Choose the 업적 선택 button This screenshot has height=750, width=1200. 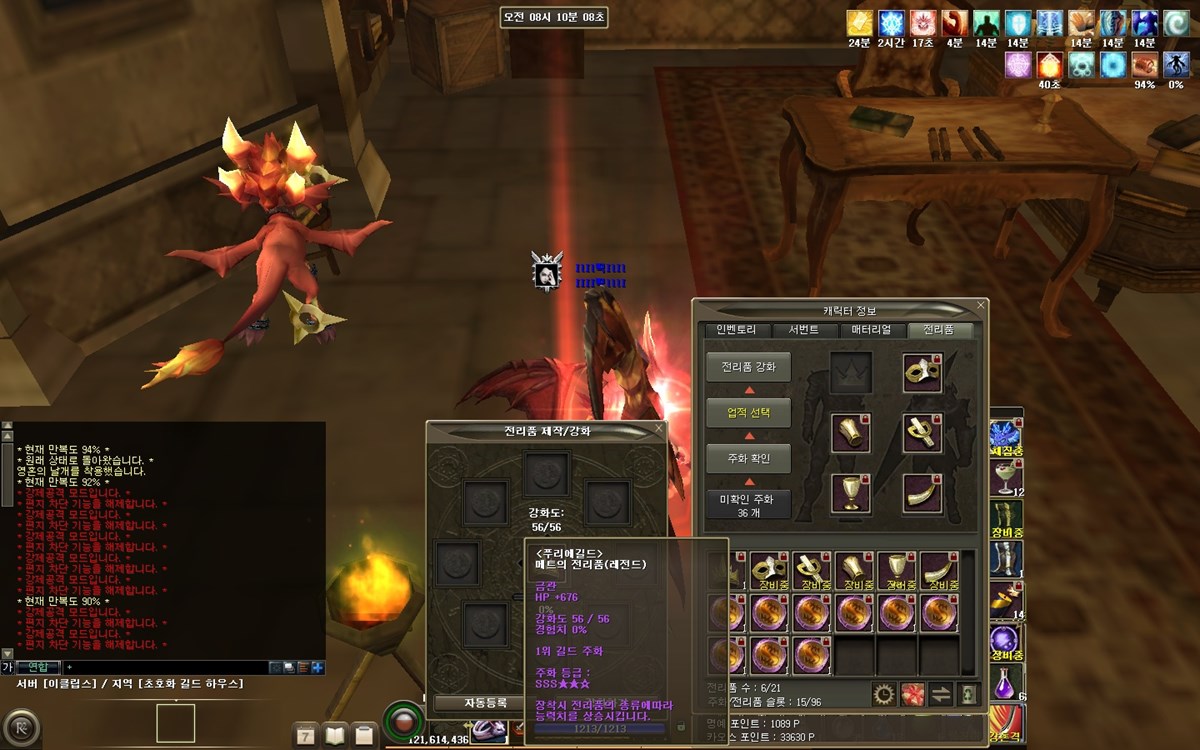click(748, 413)
